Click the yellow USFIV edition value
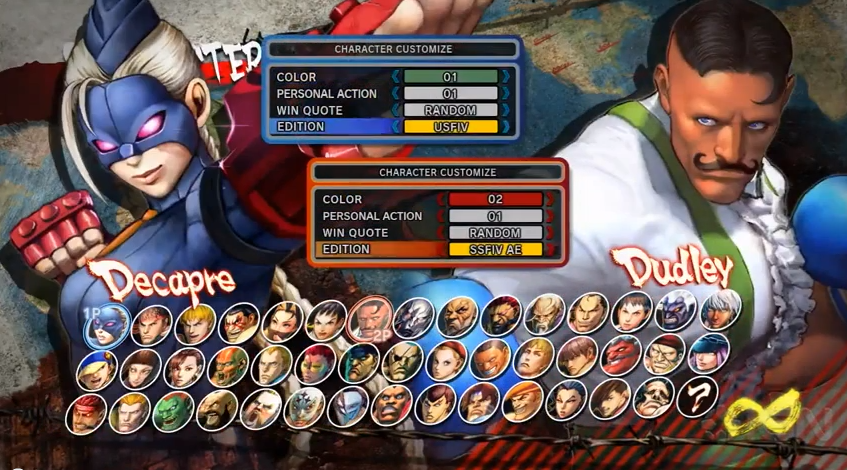This screenshot has width=847, height=470. 451,127
